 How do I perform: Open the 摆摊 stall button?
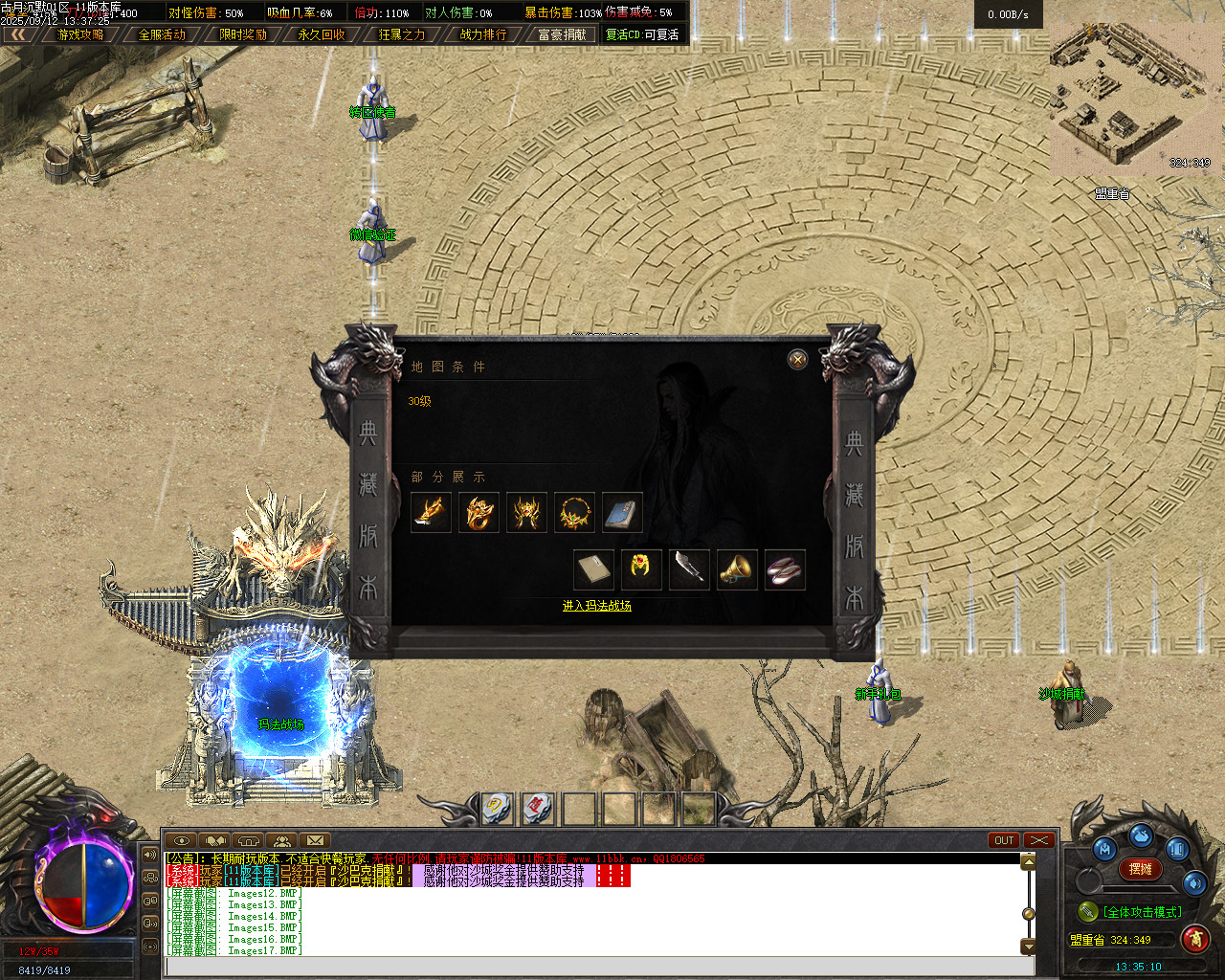pyautogui.click(x=1140, y=869)
